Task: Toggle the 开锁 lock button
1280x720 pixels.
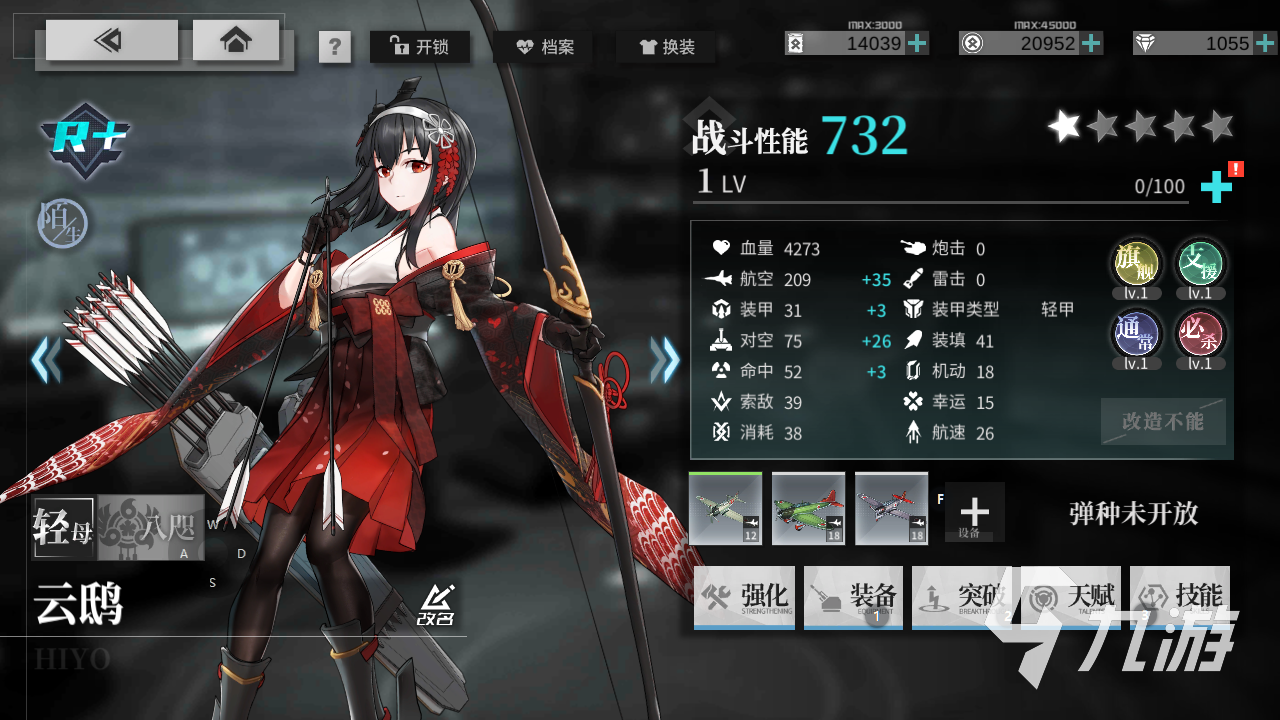Action: [420, 46]
